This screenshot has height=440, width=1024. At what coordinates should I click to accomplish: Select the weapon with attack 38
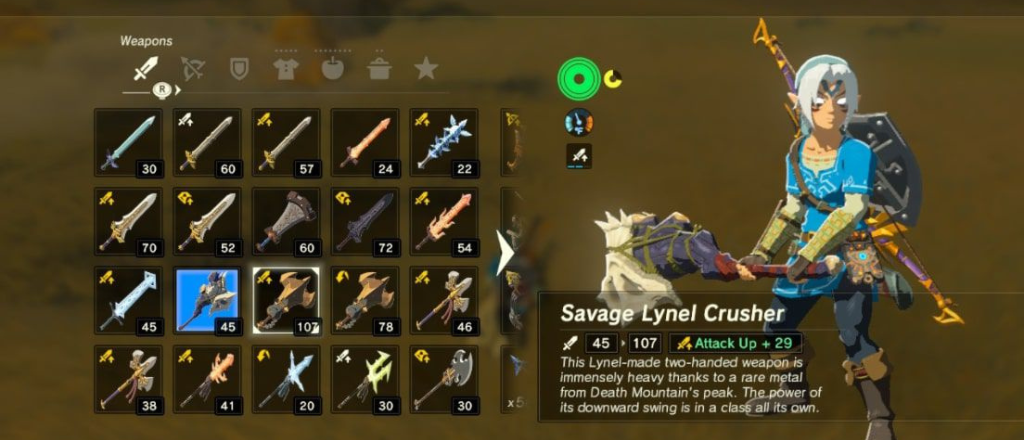[x=128, y=378]
